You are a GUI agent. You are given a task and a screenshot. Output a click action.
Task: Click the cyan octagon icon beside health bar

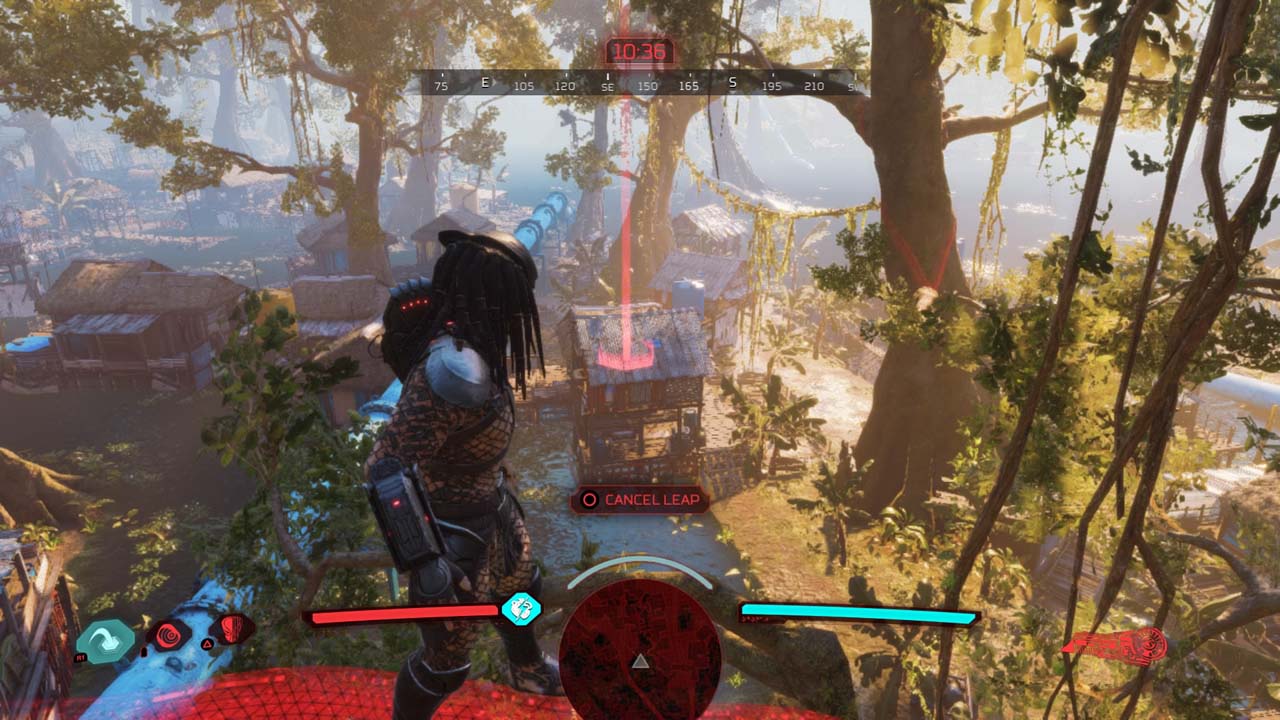[x=521, y=608]
